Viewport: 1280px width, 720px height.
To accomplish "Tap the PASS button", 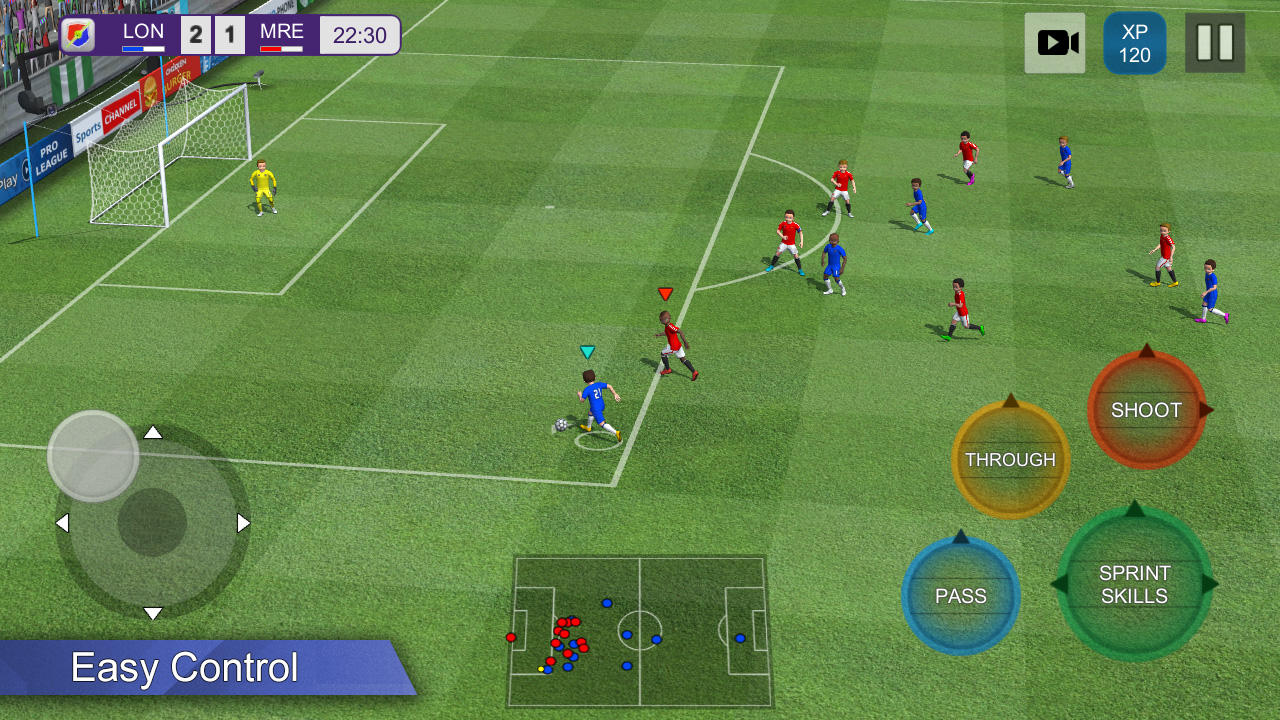I will [959, 595].
